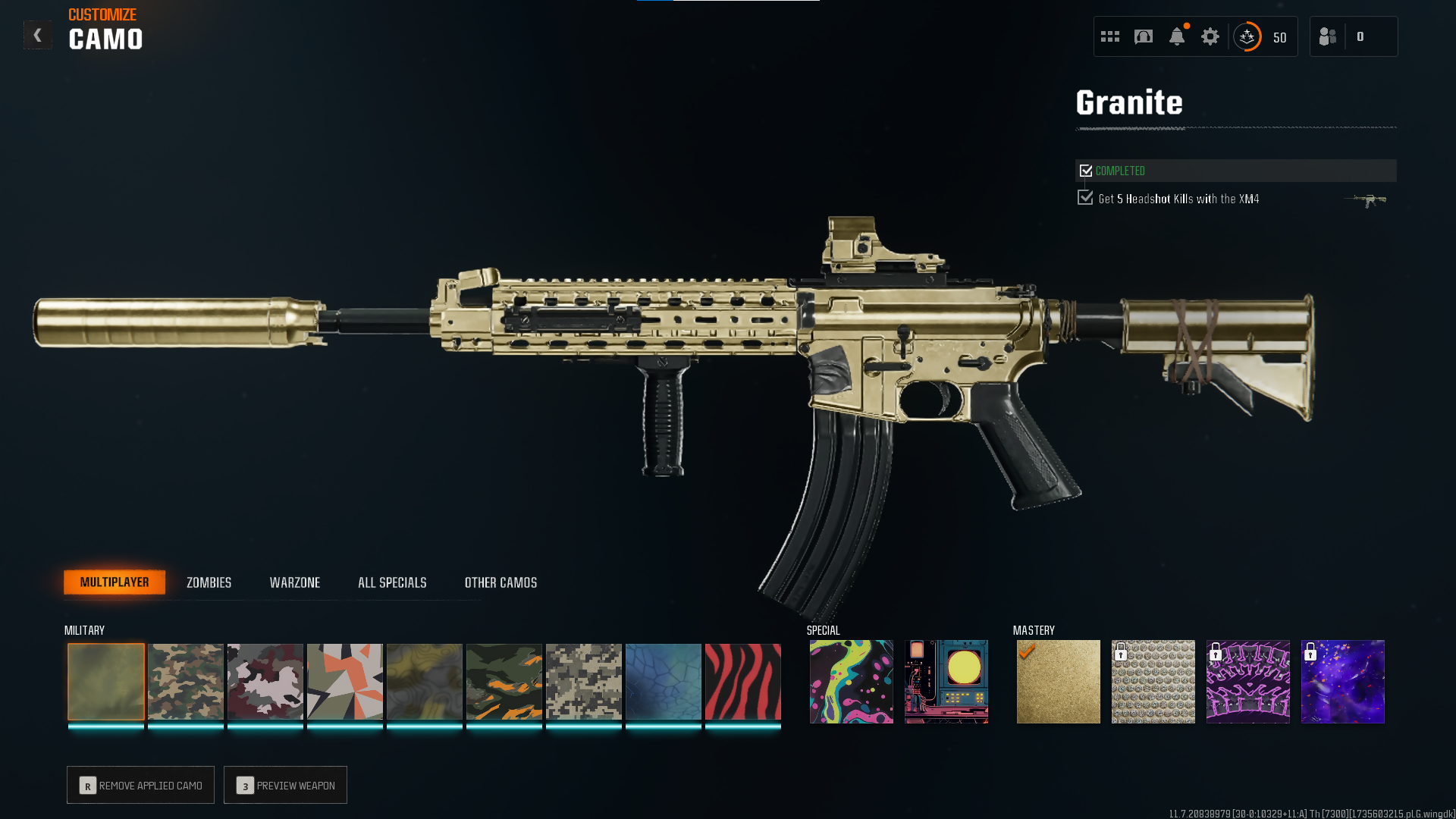Show the All Specials tab

coord(392,582)
